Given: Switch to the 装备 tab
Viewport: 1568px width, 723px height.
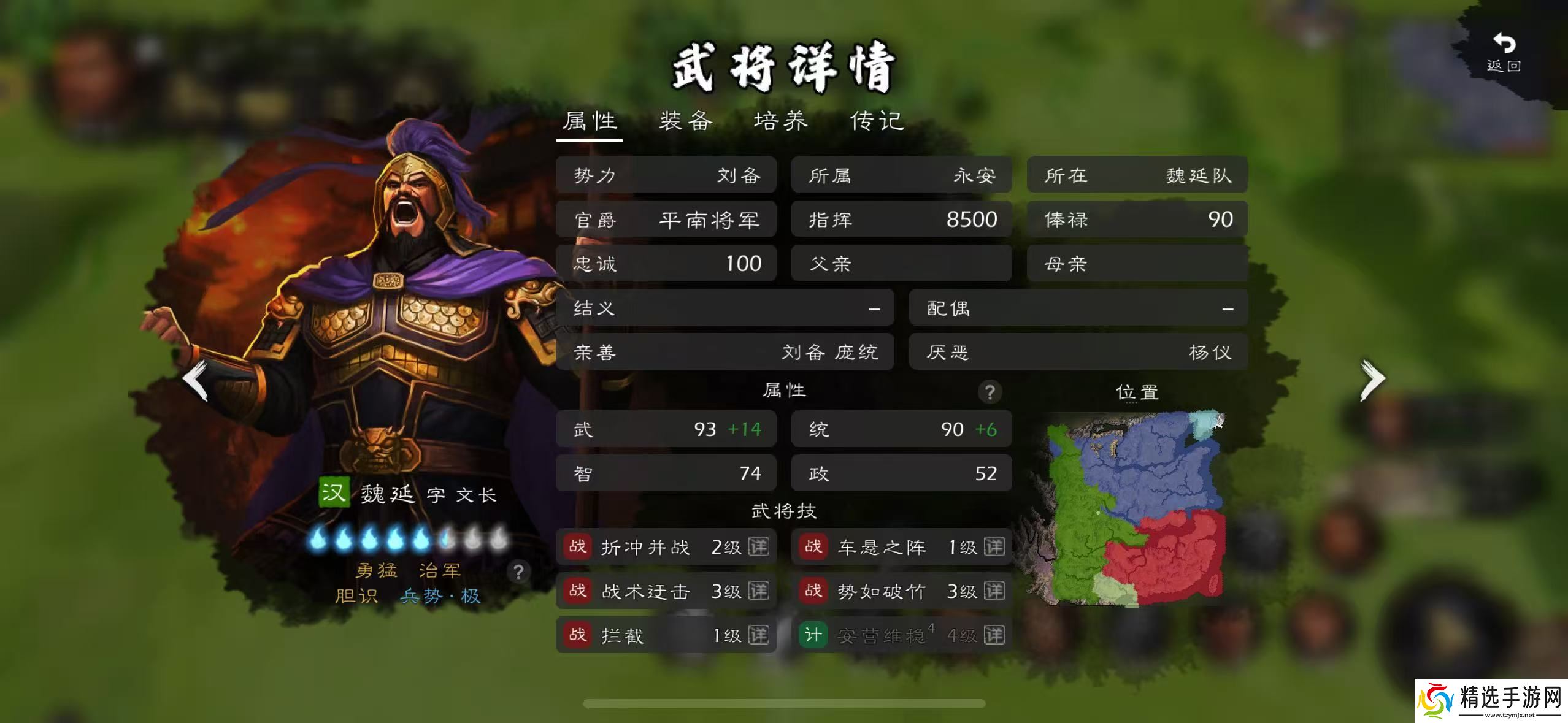Looking at the screenshot, I should (685, 121).
